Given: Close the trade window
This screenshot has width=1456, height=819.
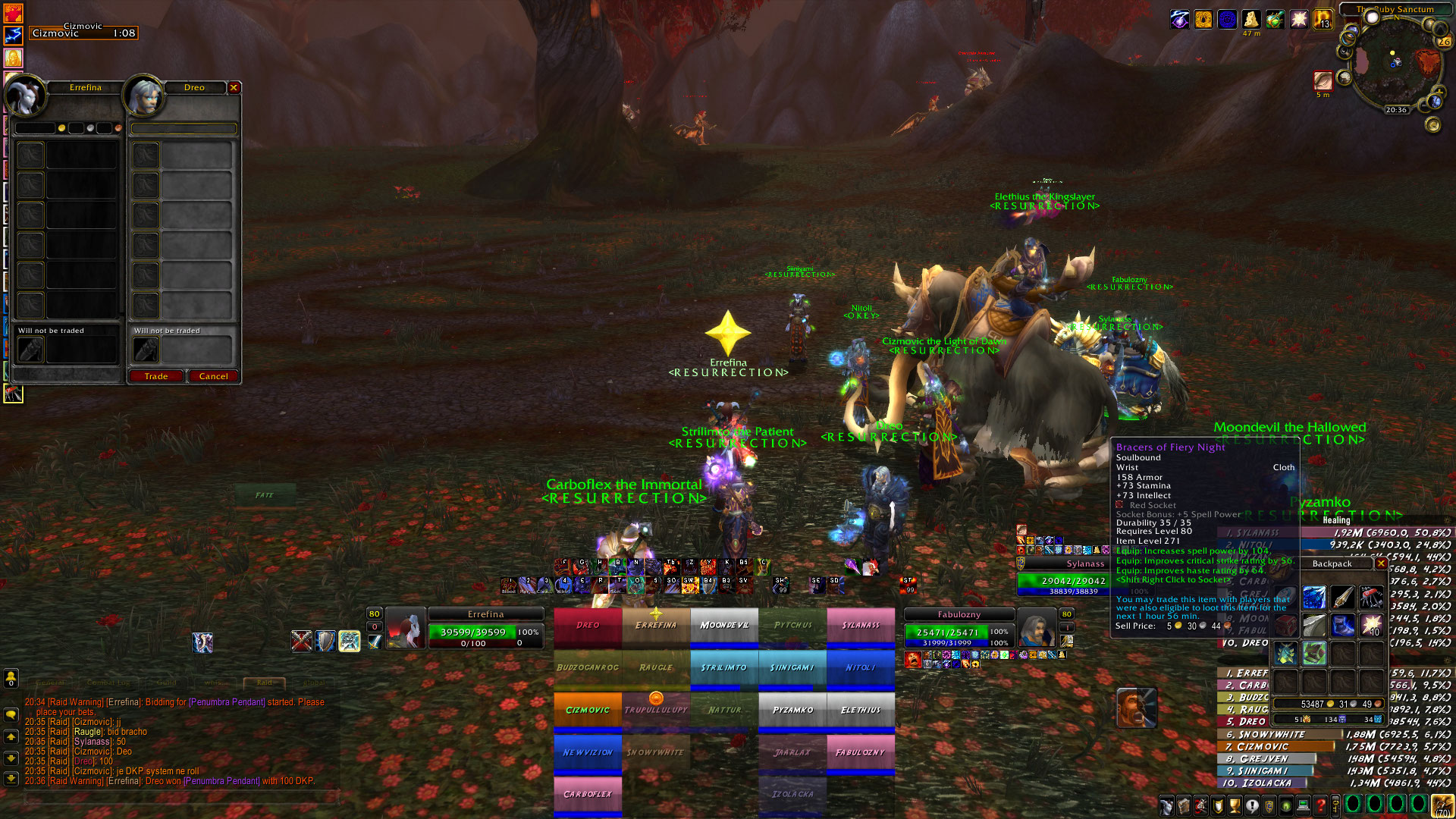Looking at the screenshot, I should tap(234, 88).
